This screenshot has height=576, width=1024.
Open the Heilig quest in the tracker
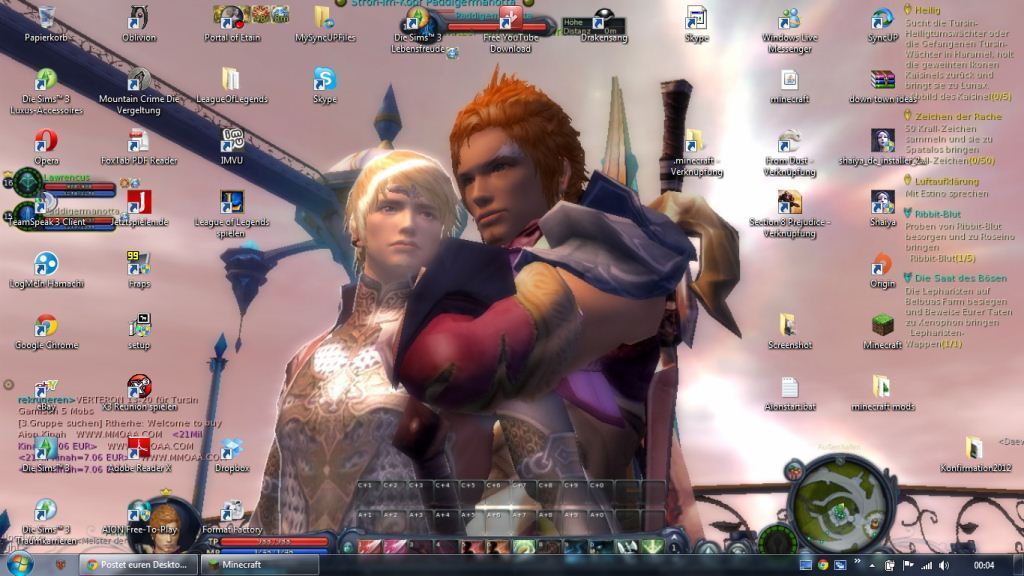tap(927, 10)
